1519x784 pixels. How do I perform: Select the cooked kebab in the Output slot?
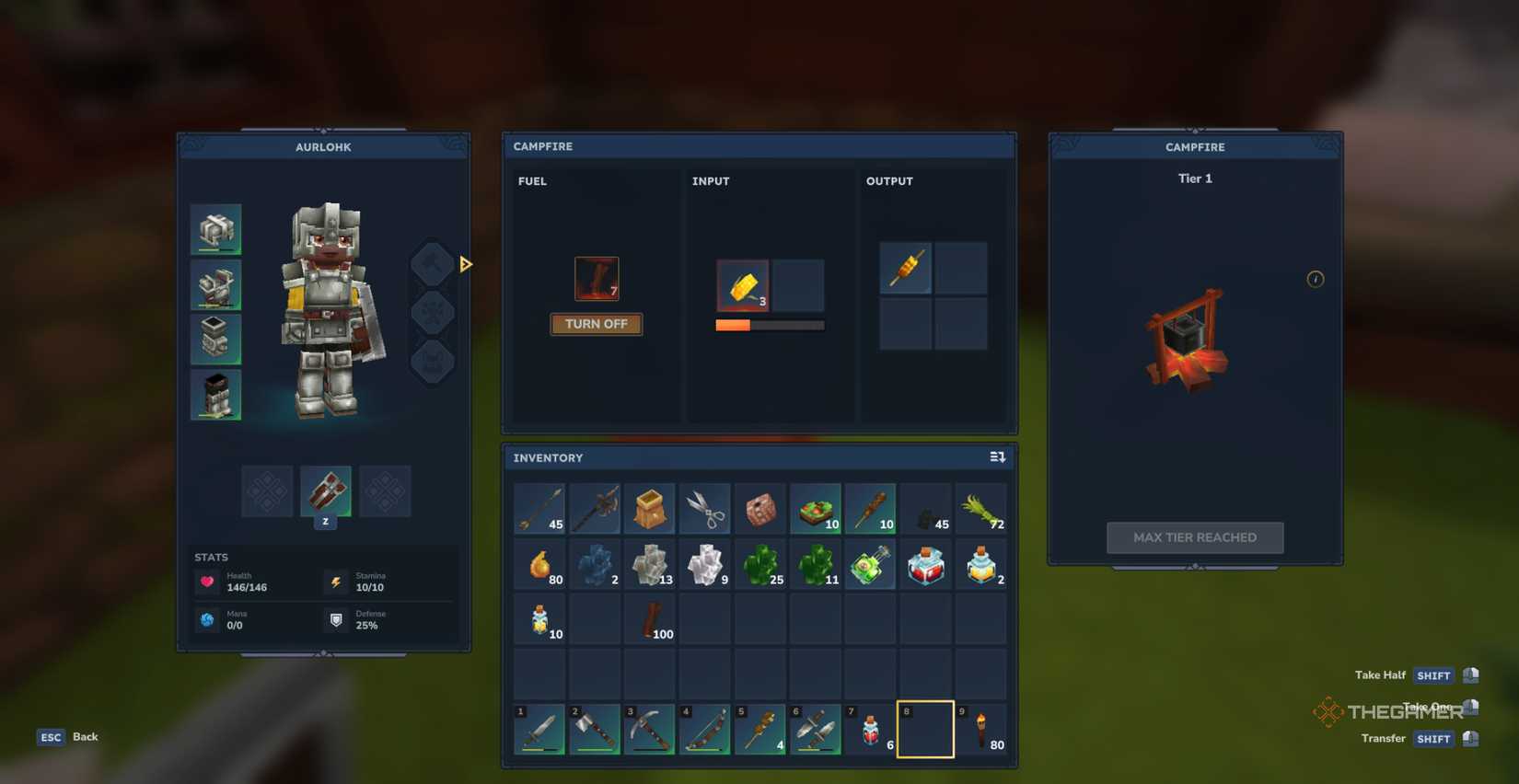905,268
